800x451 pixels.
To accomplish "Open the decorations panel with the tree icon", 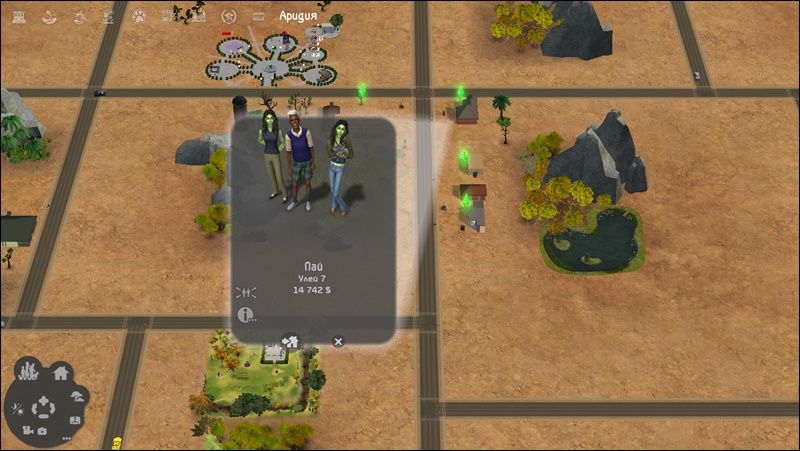I will point(77,395).
